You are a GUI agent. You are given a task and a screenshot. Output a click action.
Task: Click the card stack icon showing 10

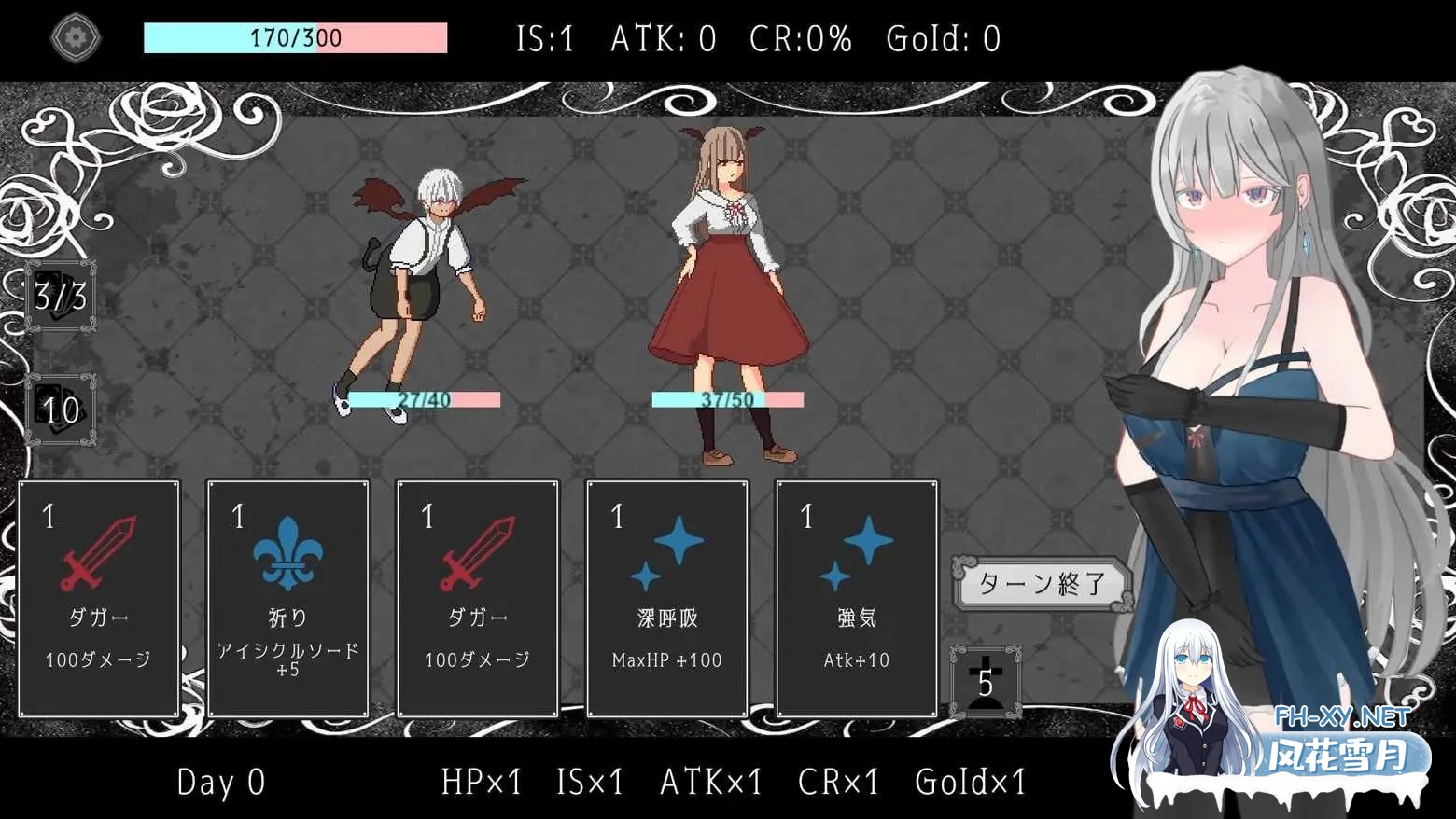coord(58,408)
